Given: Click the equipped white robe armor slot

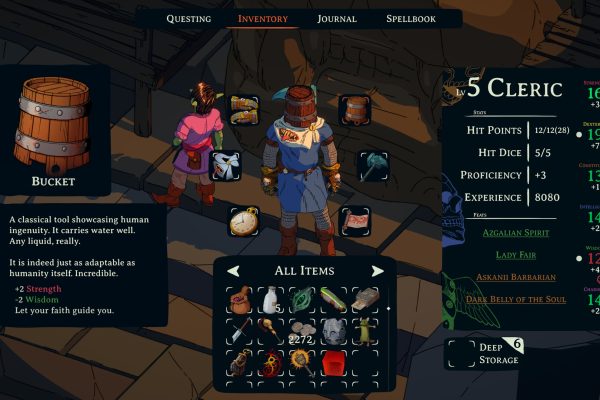Looking at the screenshot, I should [x=225, y=165].
